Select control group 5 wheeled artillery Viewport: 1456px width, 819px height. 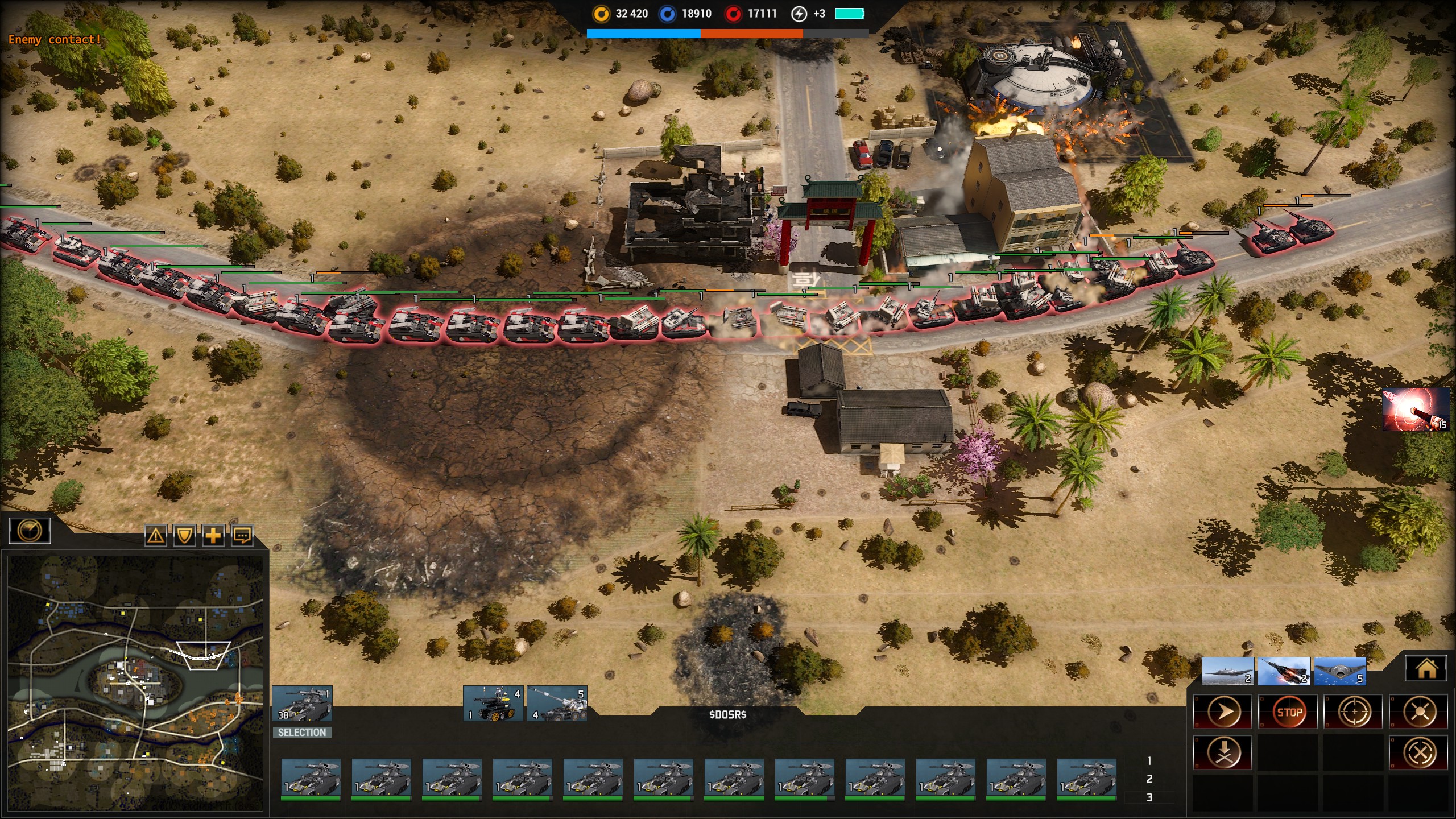coord(557,704)
